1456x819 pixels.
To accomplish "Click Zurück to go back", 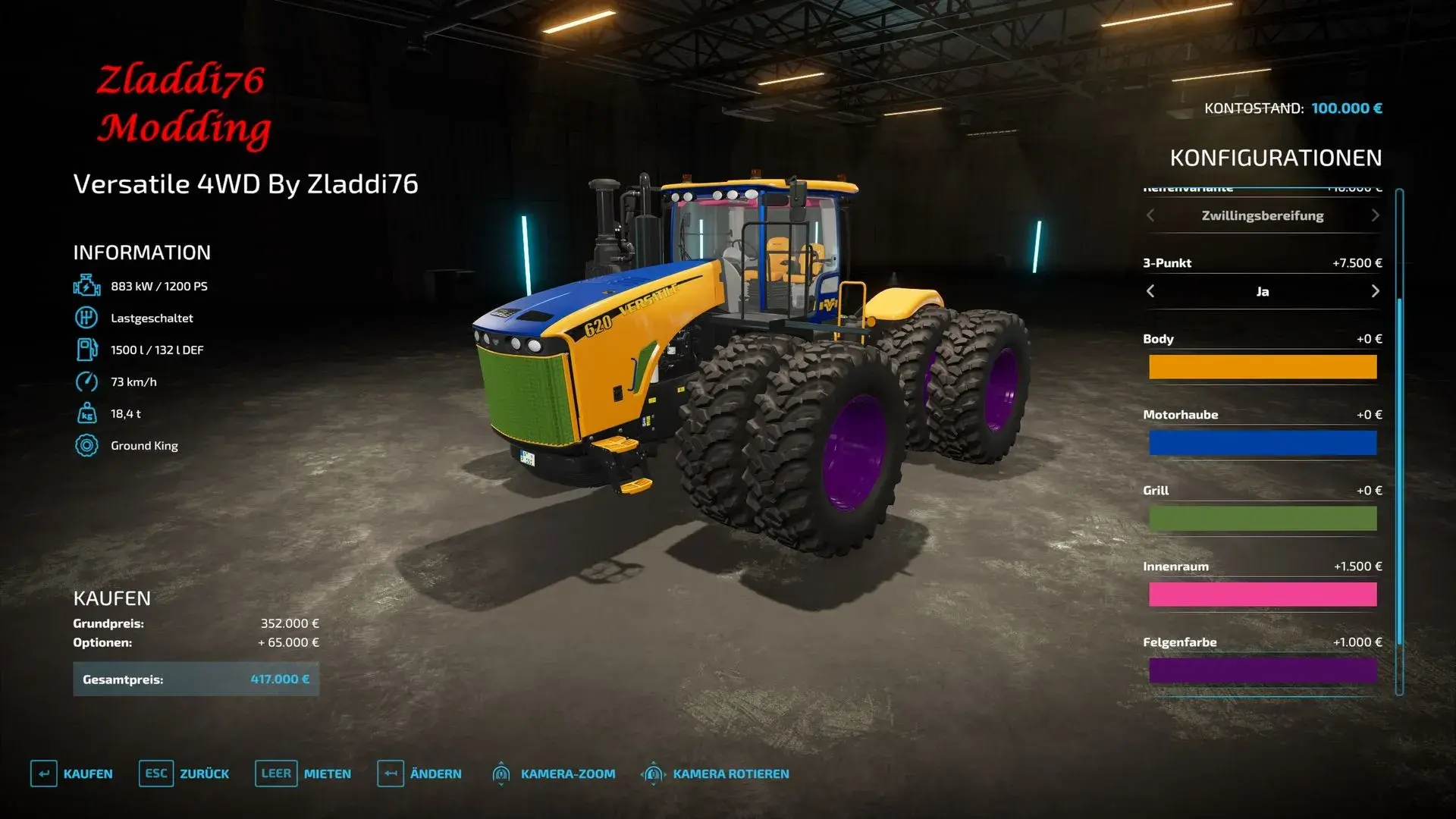I will click(x=204, y=773).
